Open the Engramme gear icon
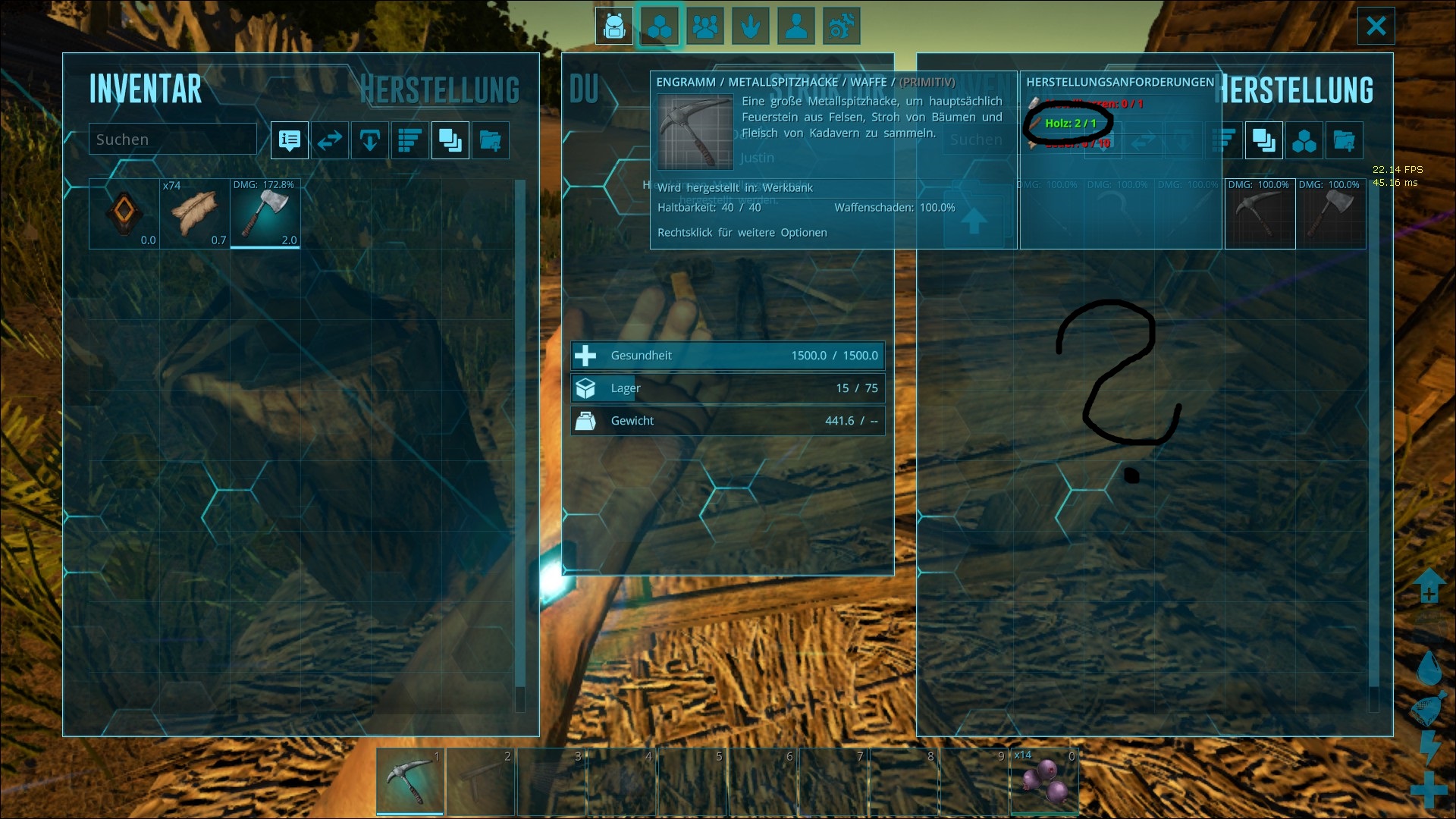 [x=842, y=26]
